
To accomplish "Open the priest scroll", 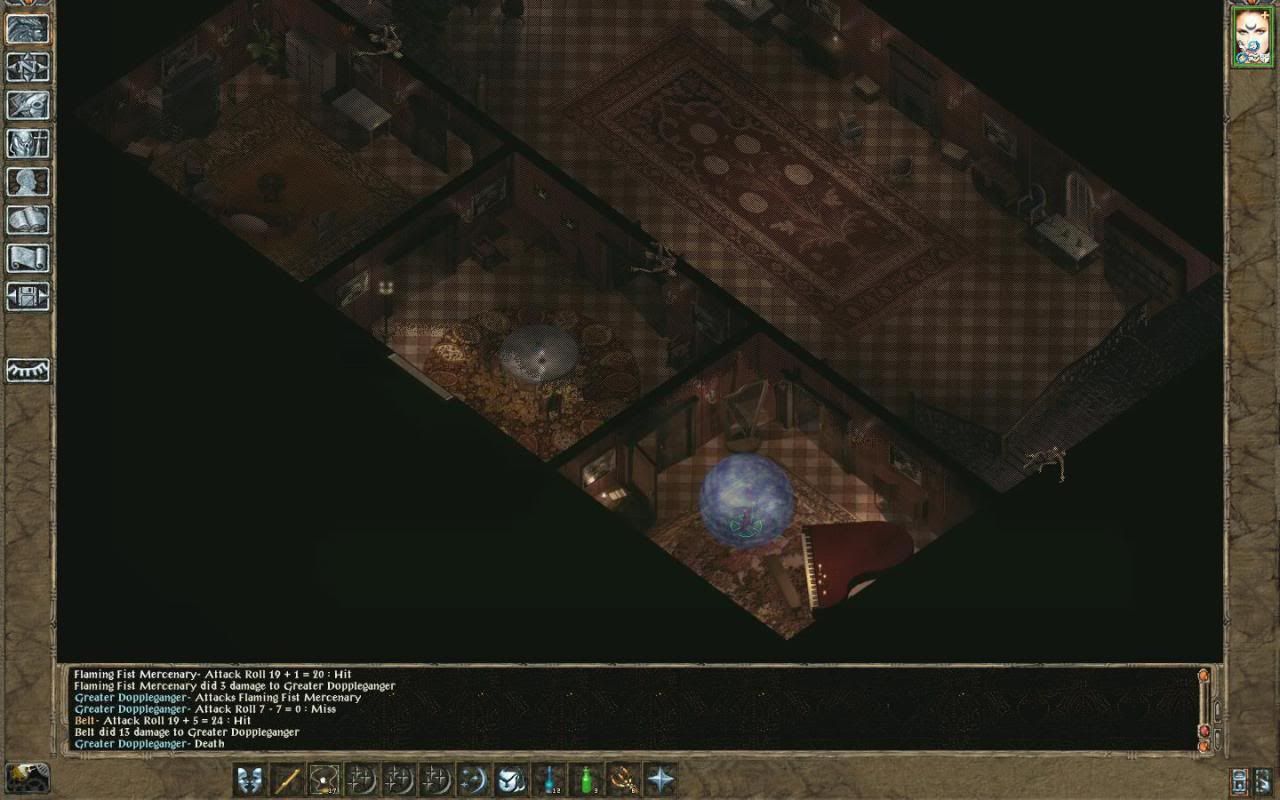I will [28, 258].
